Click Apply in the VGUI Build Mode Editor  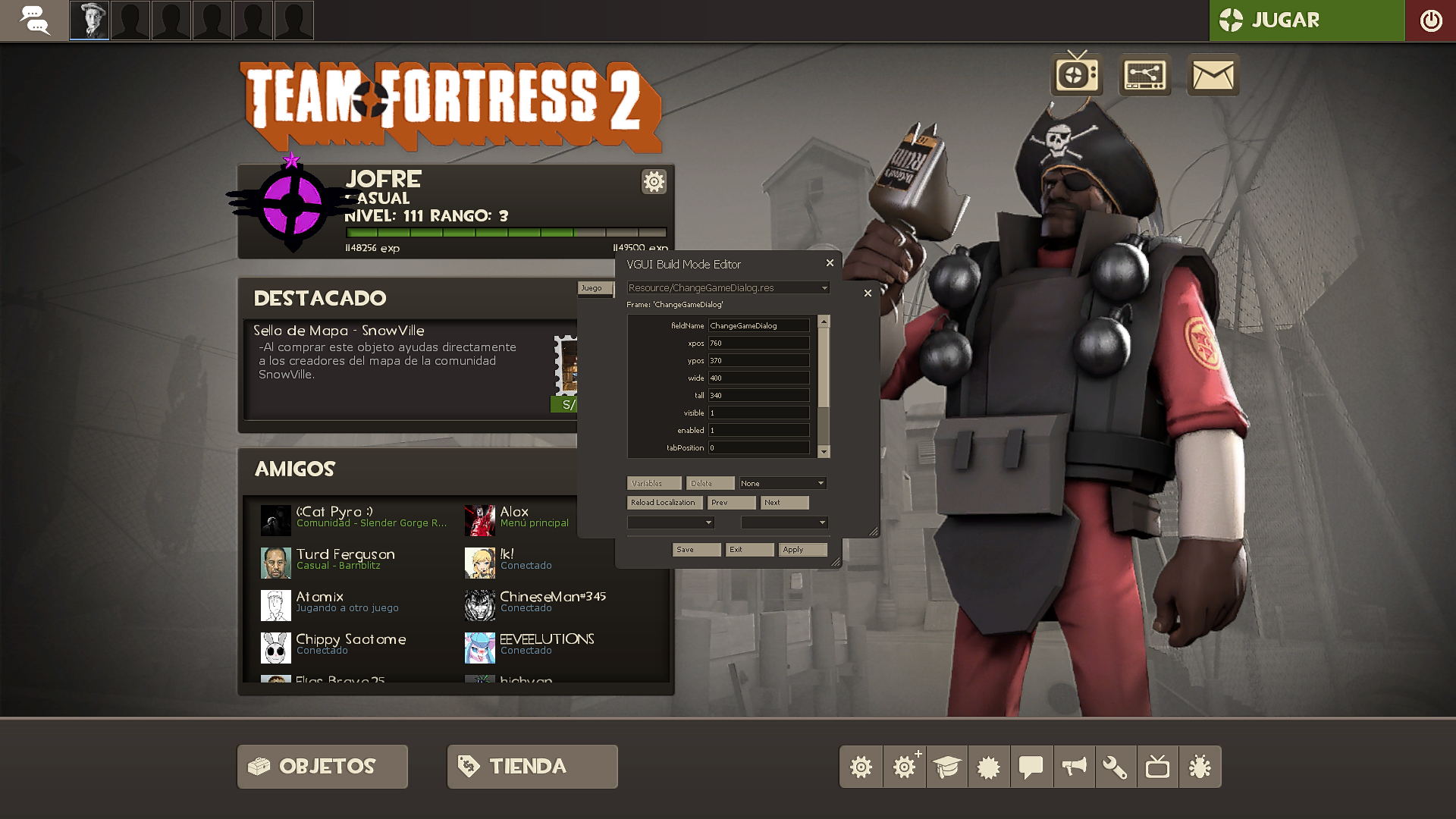(802, 549)
